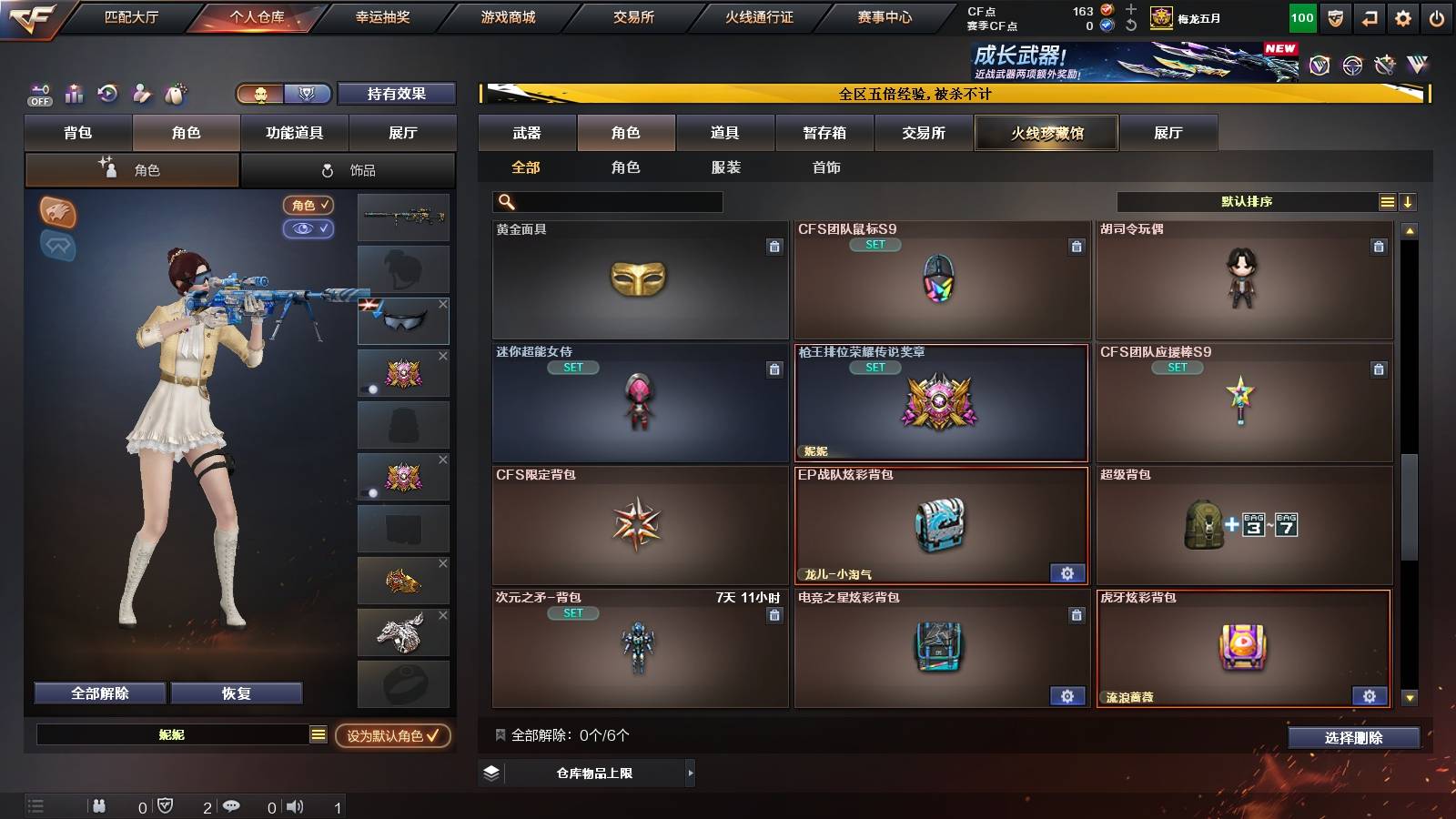Click the power/logout icon at the top-right
The image size is (1456, 819).
click(x=1436, y=16)
